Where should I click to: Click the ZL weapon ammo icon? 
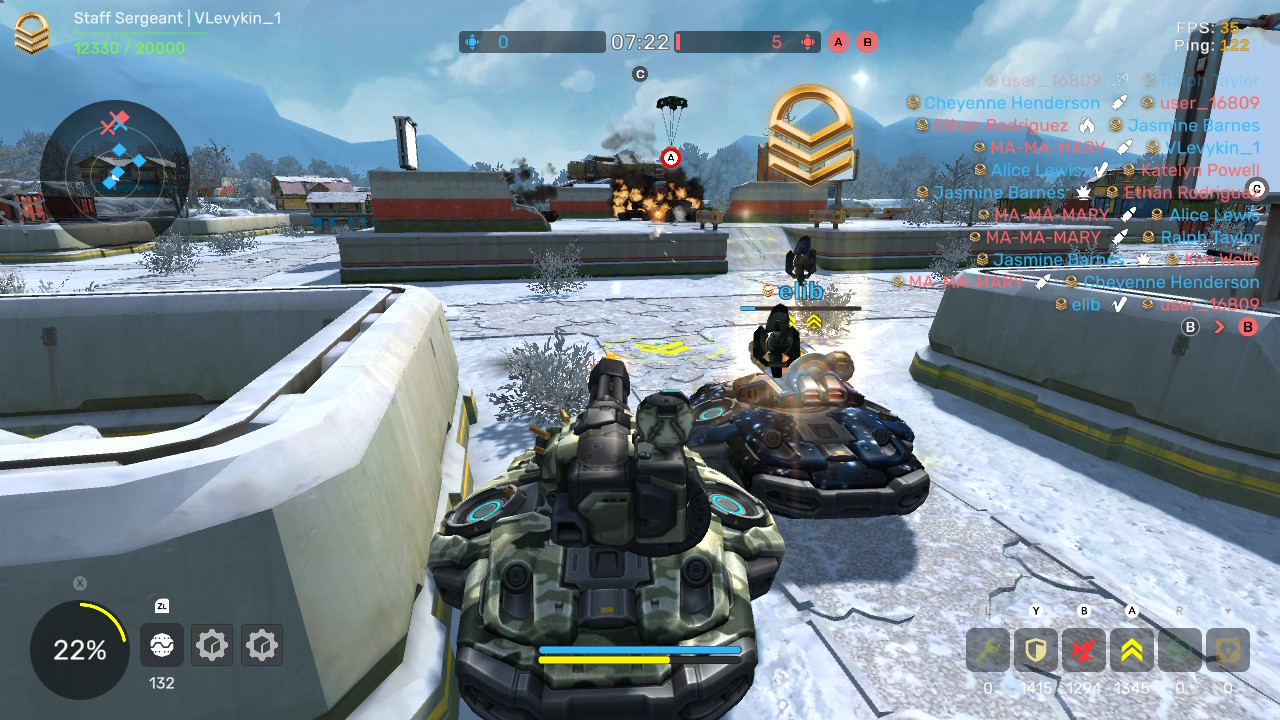tap(161, 645)
